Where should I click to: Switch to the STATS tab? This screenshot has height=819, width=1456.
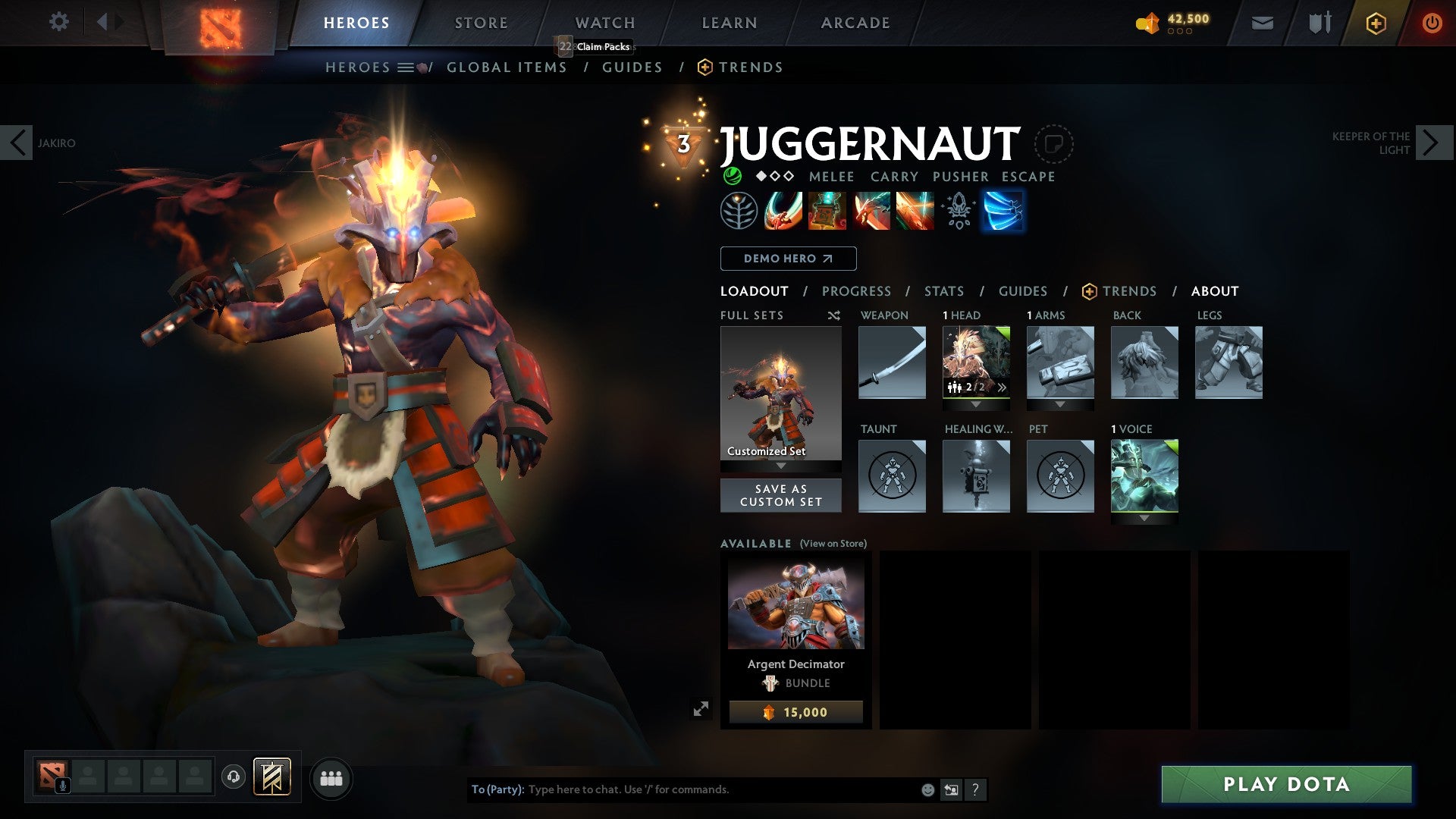point(943,290)
